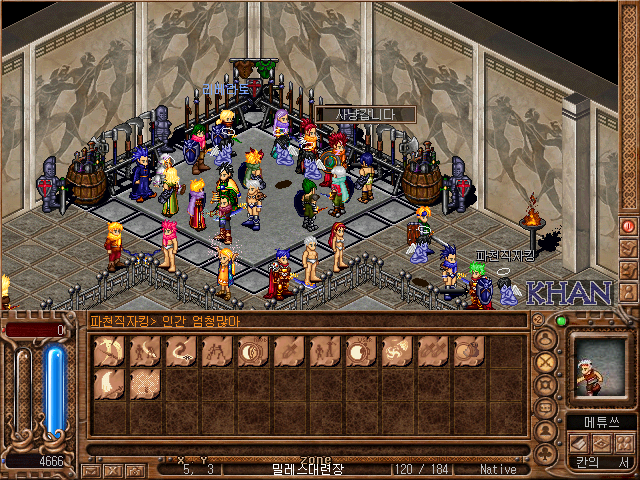This screenshot has width=640, height=480.
Task: Open the crossed swords side menu button
Action: click(x=546, y=362)
